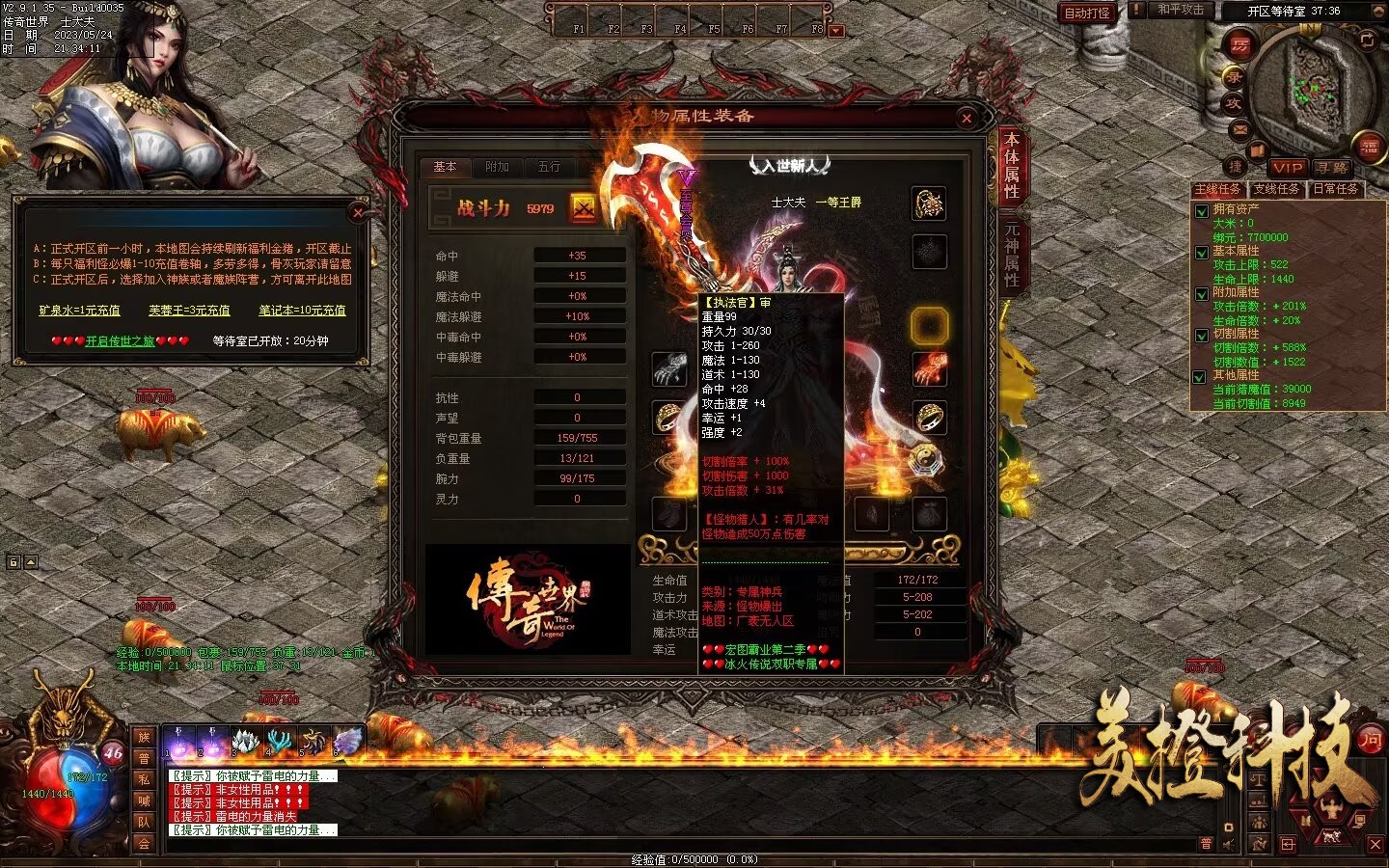
Task: Show the 支线任务 side quests tab
Action: coord(1276,189)
